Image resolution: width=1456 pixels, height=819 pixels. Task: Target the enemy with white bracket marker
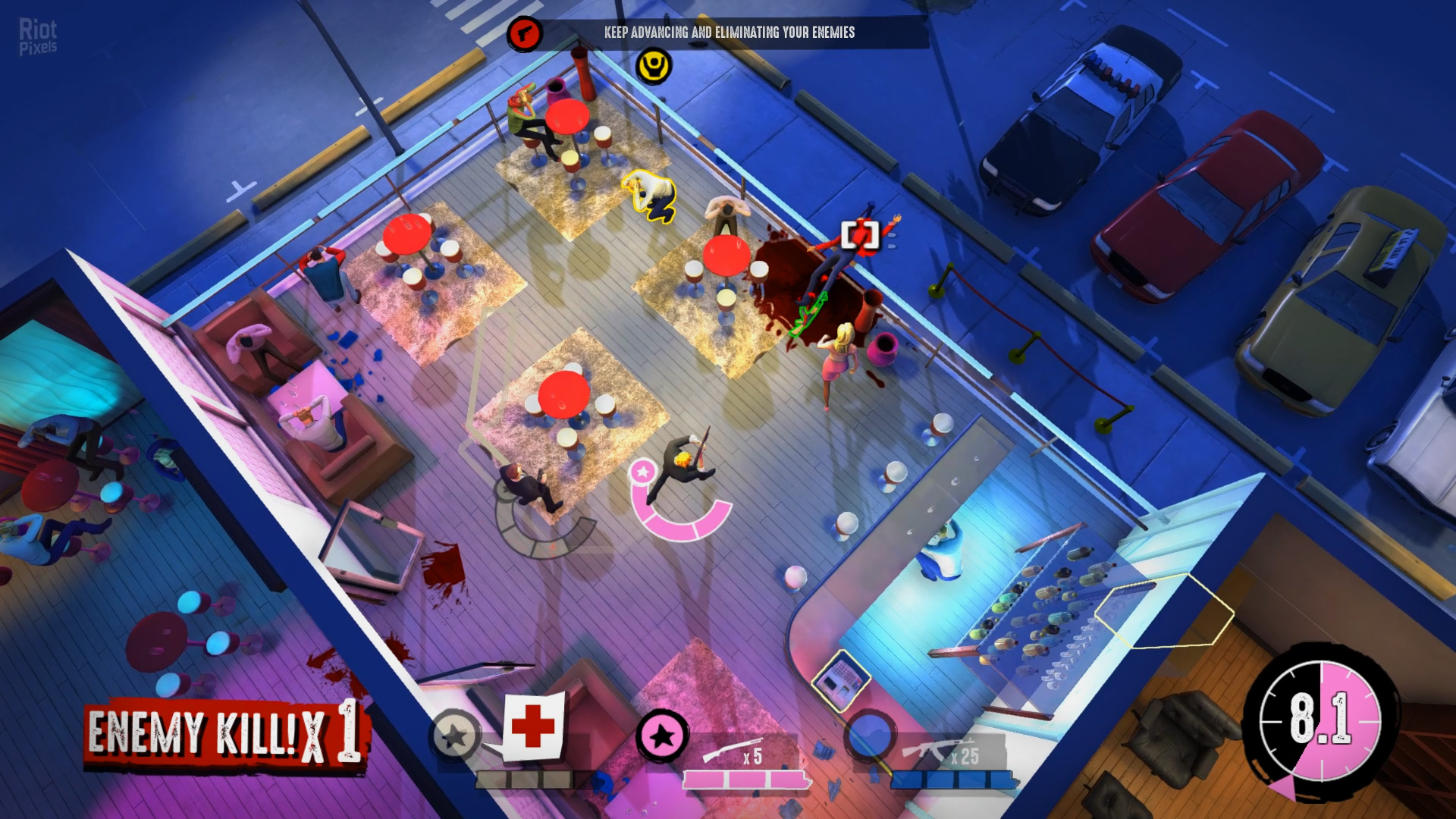coord(860,235)
